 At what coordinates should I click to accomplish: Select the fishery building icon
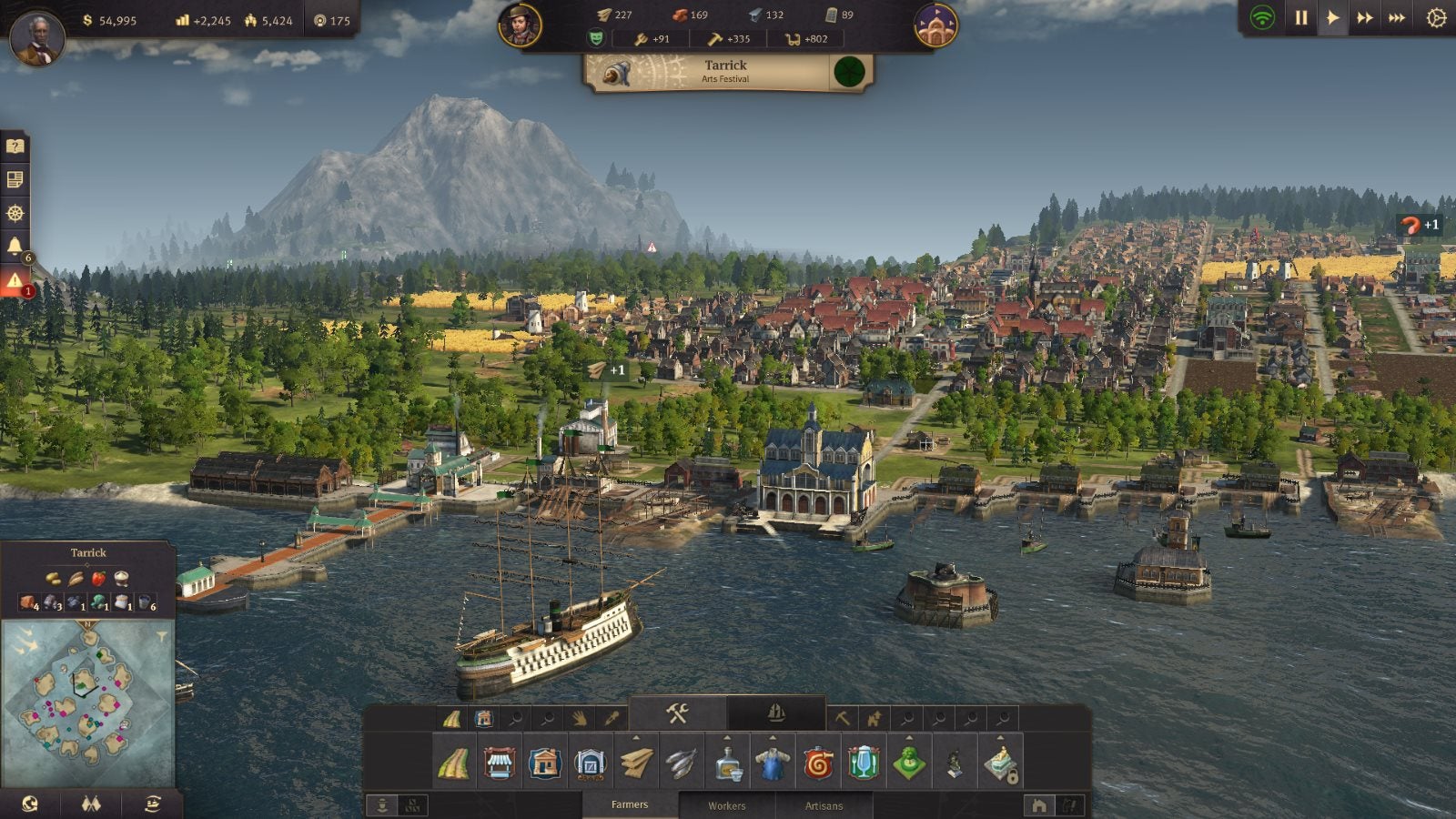pyautogui.click(x=679, y=764)
